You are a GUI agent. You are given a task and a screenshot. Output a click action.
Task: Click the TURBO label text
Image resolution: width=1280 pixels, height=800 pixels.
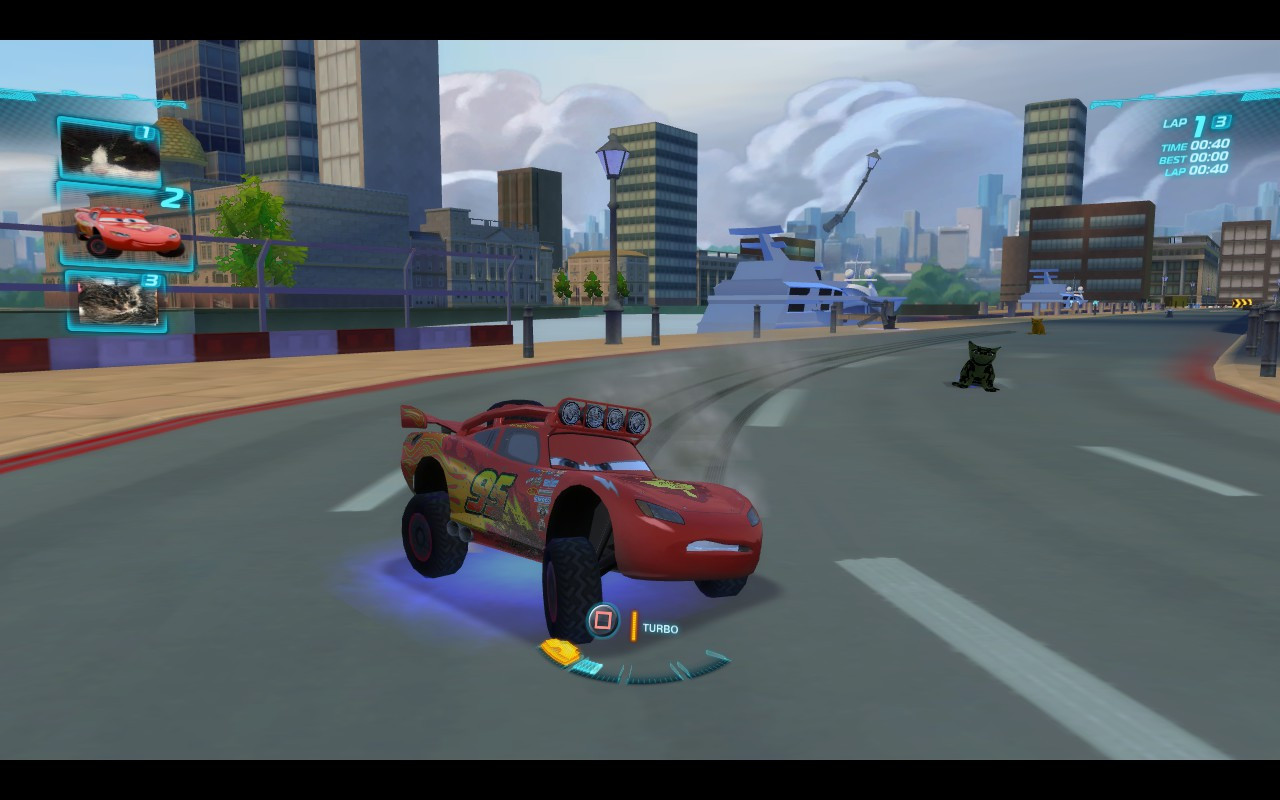660,628
